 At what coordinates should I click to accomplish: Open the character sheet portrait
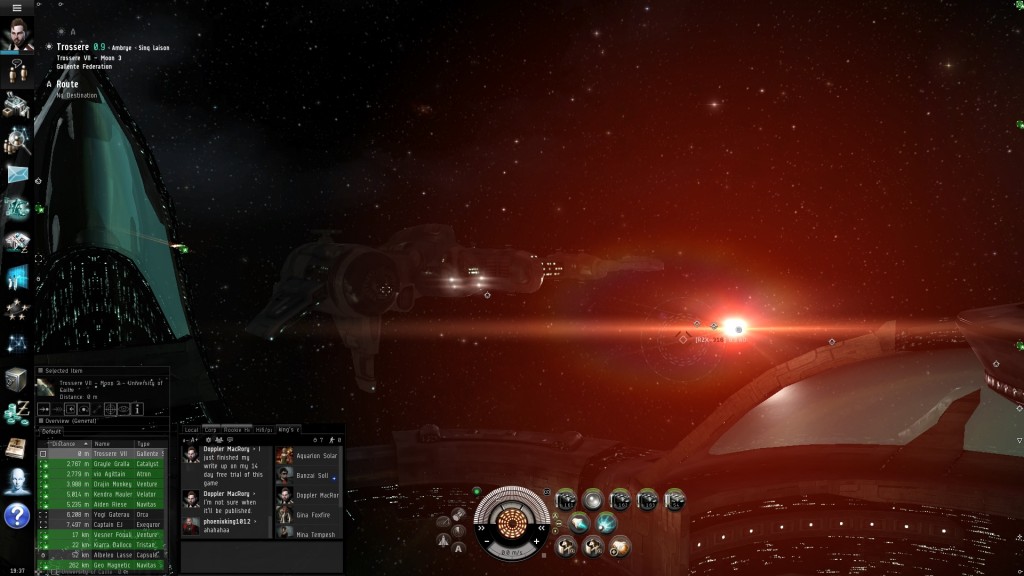(16, 35)
